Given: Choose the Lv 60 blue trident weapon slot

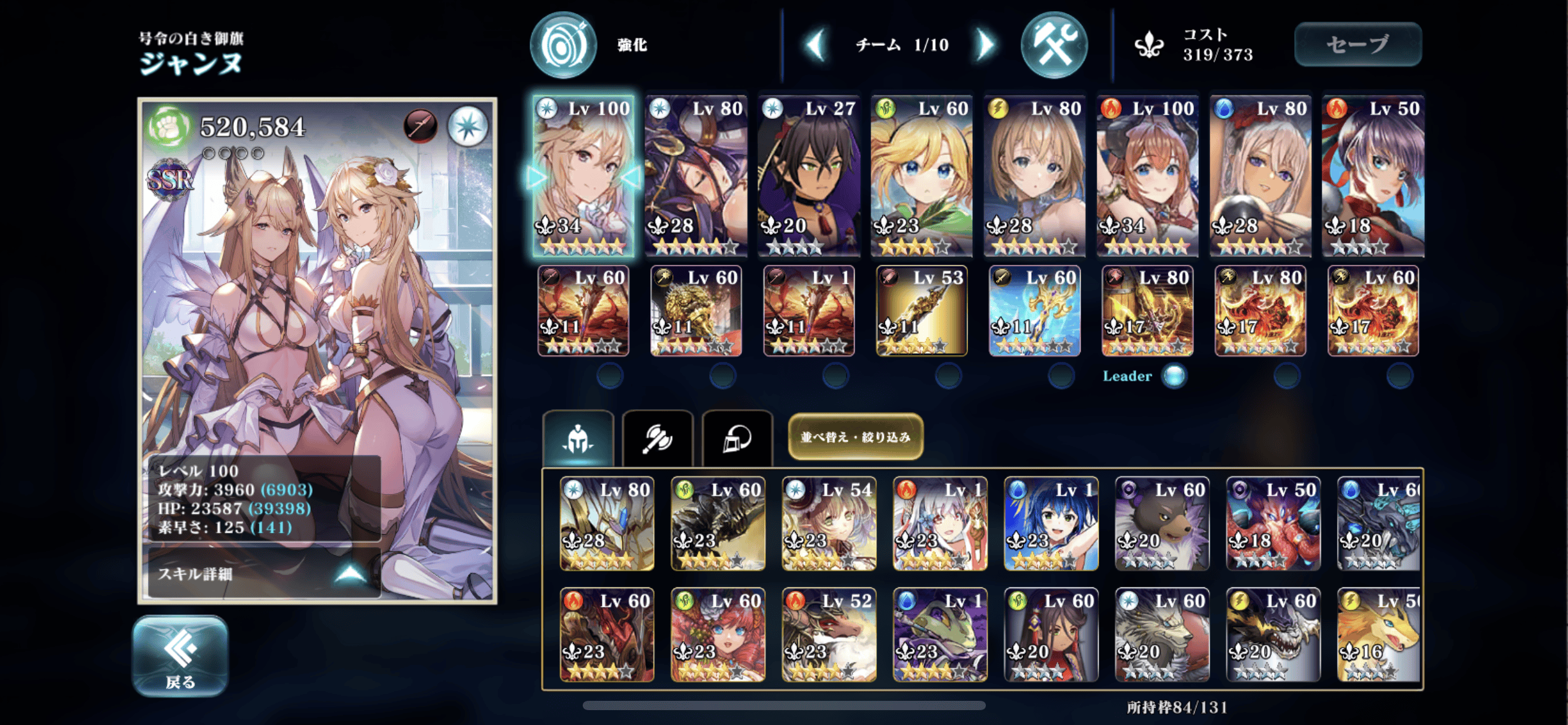Looking at the screenshot, I should point(1034,310).
